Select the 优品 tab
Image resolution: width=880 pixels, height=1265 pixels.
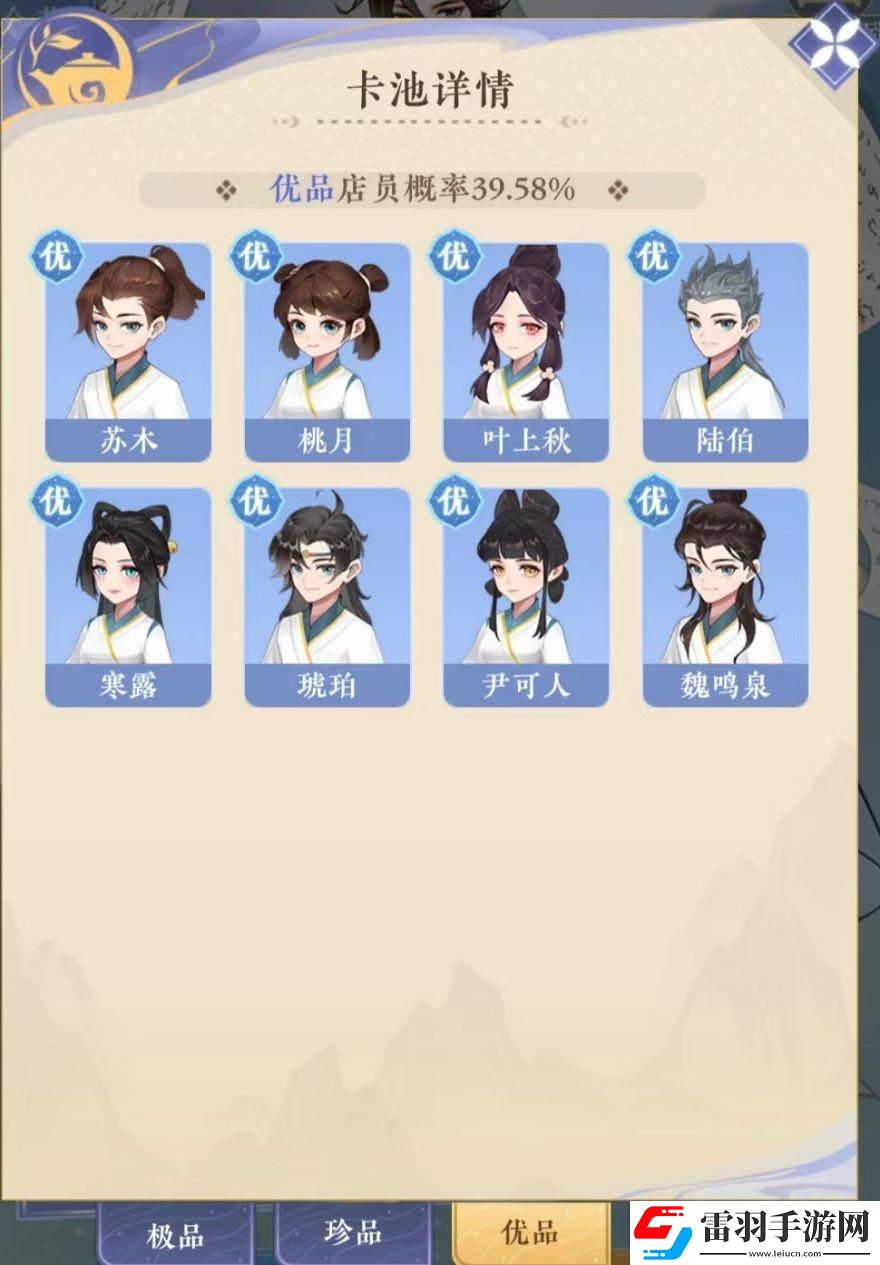coord(529,1233)
